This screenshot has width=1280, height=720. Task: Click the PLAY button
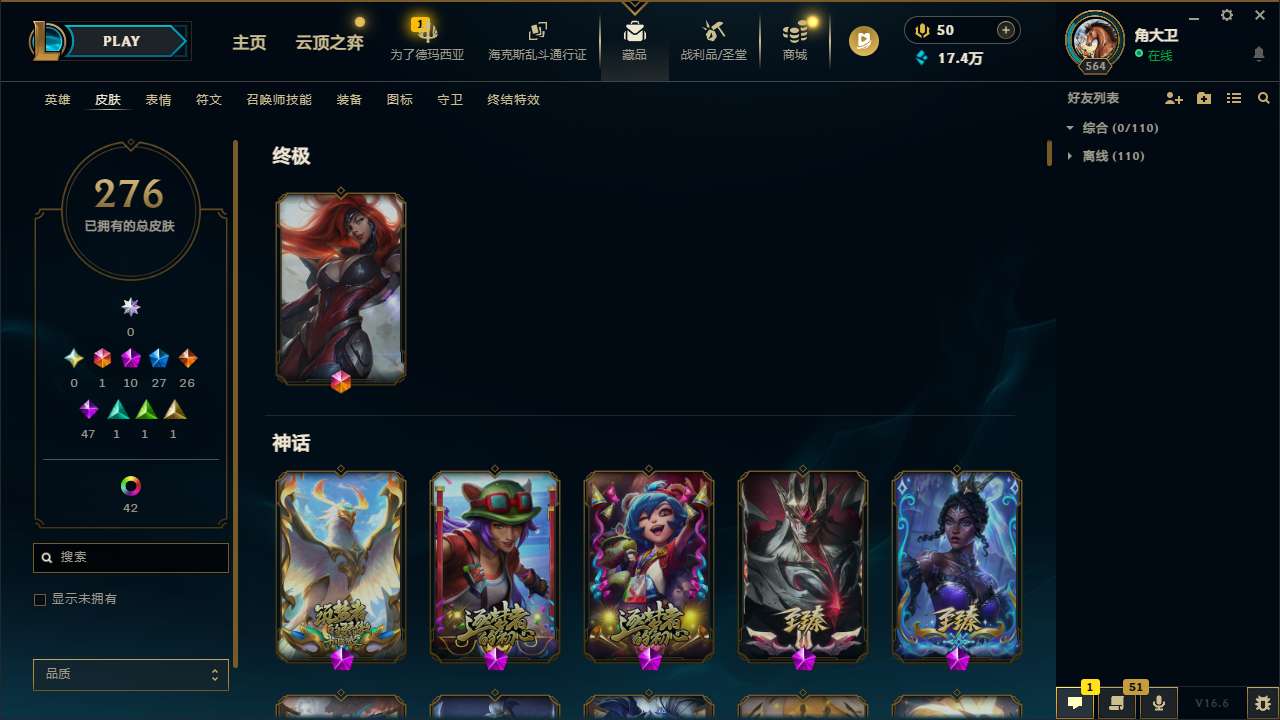pyautogui.click(x=120, y=41)
